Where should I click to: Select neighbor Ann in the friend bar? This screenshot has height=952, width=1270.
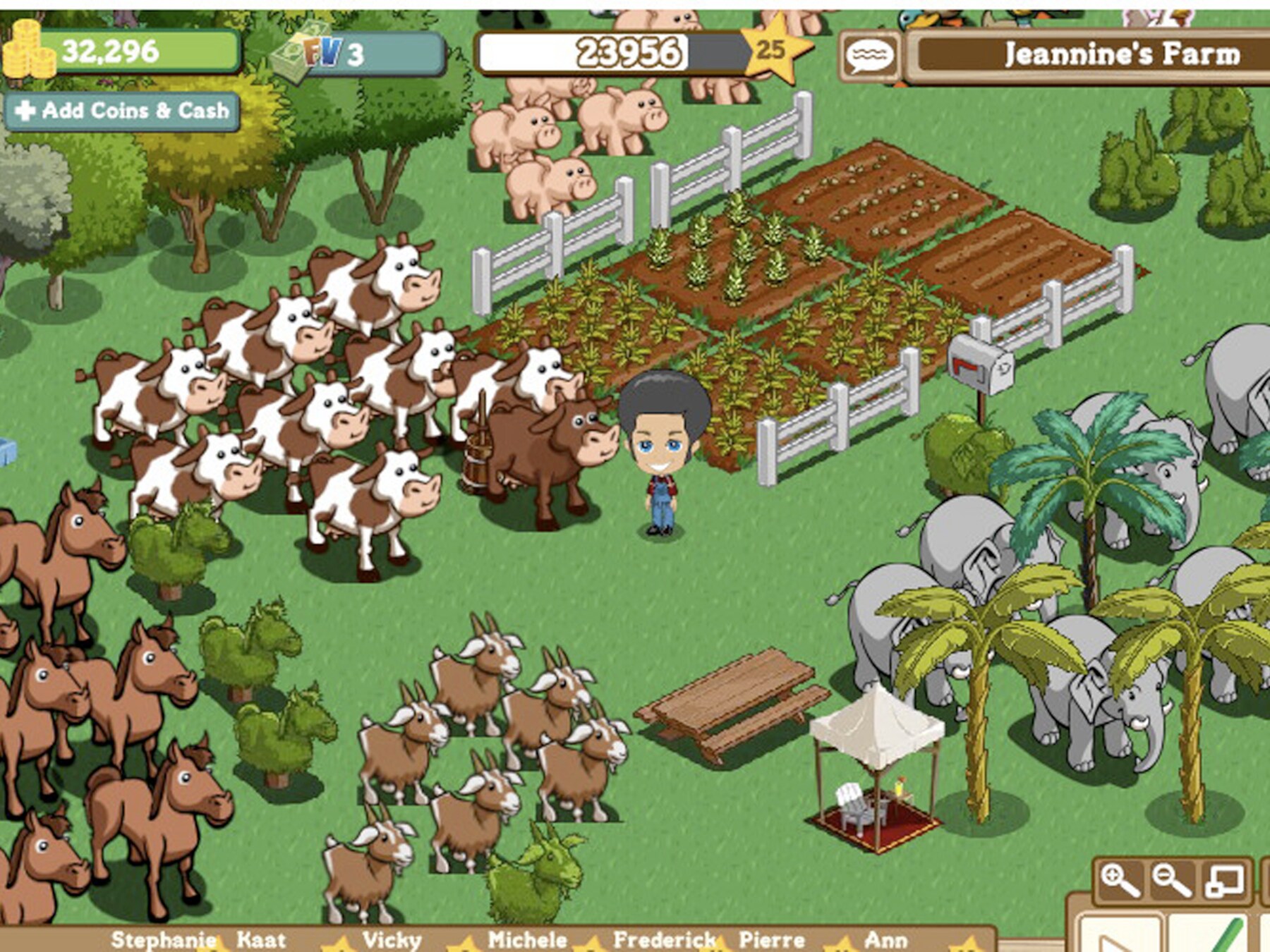[885, 940]
